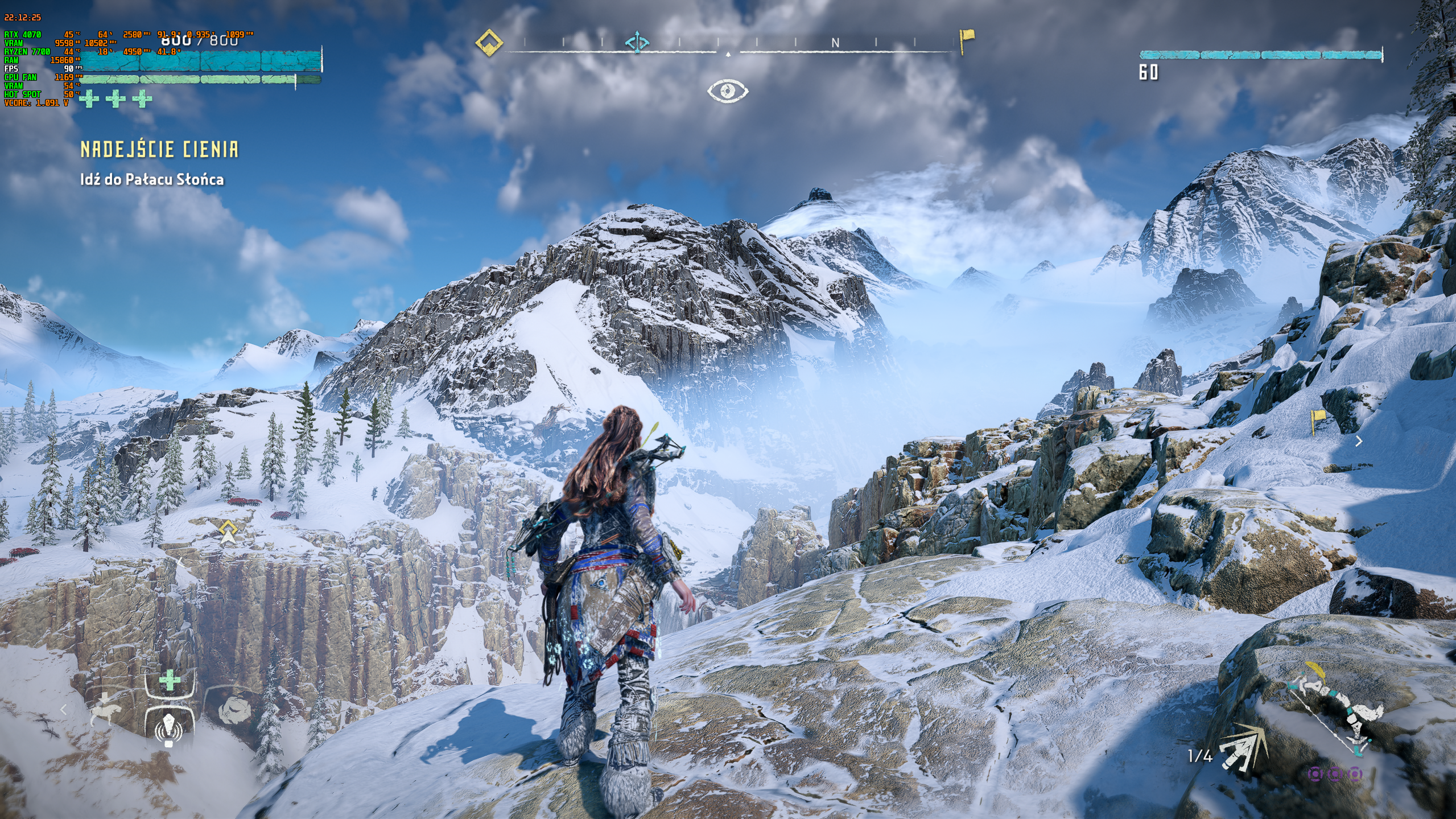The width and height of the screenshot is (1456, 819).
Task: Click the yellow flag waypoint on hillside
Action: (x=1317, y=420)
